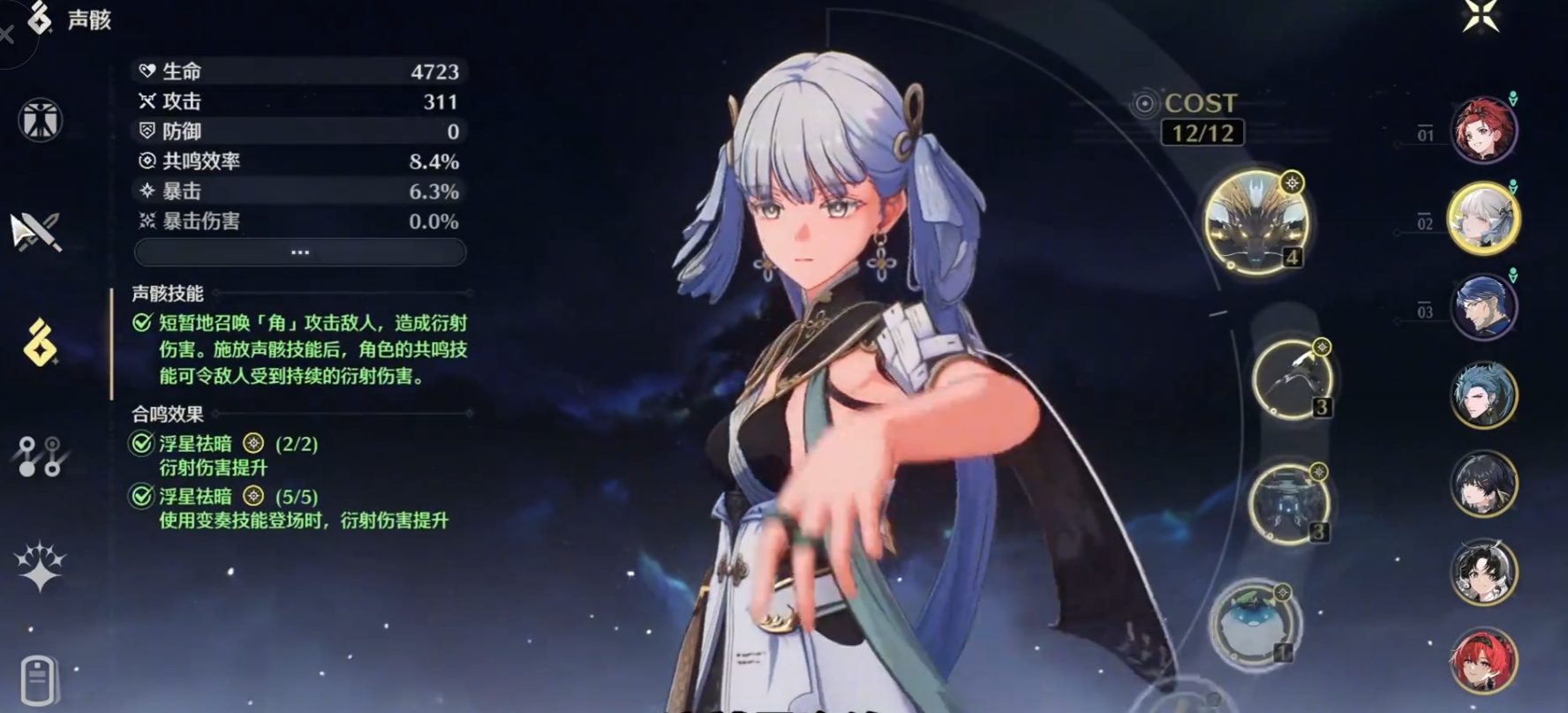Select the upper cost 3 echo slot
The width and height of the screenshot is (1568, 713).
pos(1292,379)
